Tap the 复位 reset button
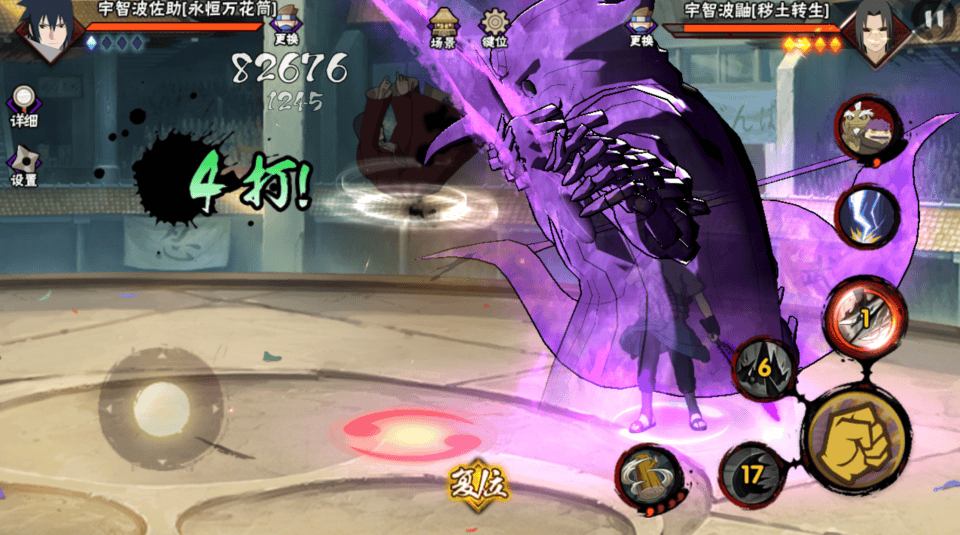The image size is (960, 535). click(x=479, y=484)
